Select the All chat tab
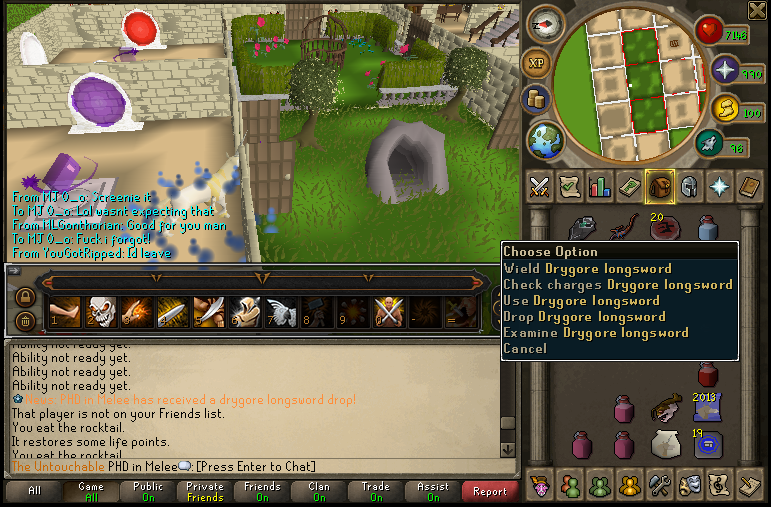This screenshot has height=507, width=771. [34, 491]
